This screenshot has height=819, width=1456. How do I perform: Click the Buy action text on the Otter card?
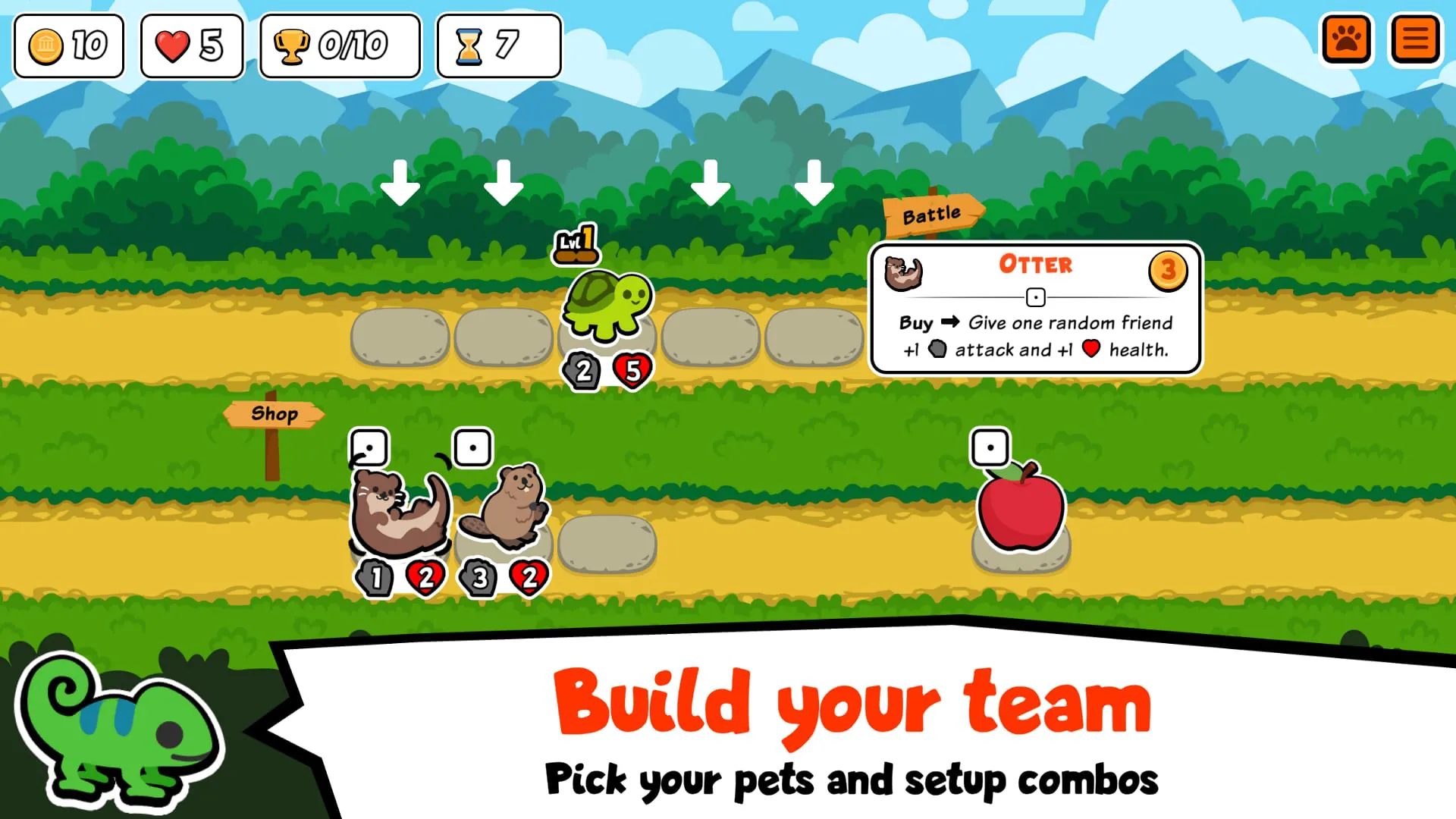(x=916, y=323)
